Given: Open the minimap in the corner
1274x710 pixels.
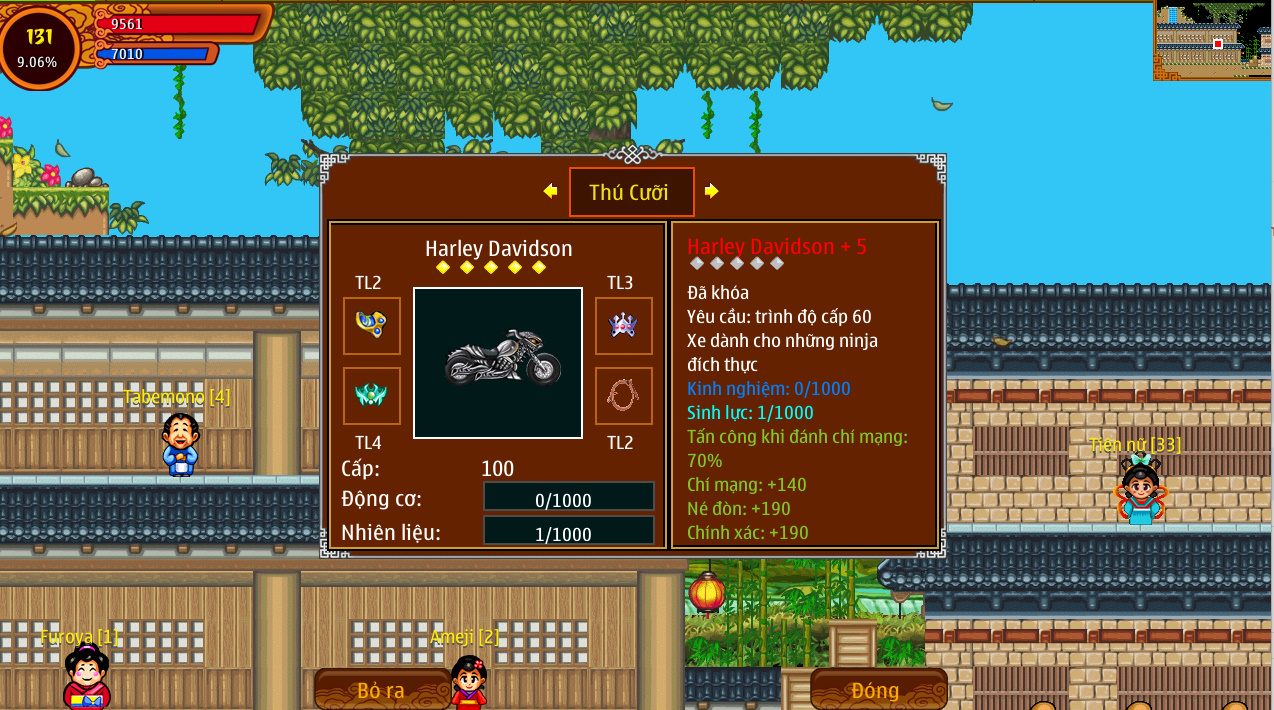Looking at the screenshot, I should point(1212,40).
